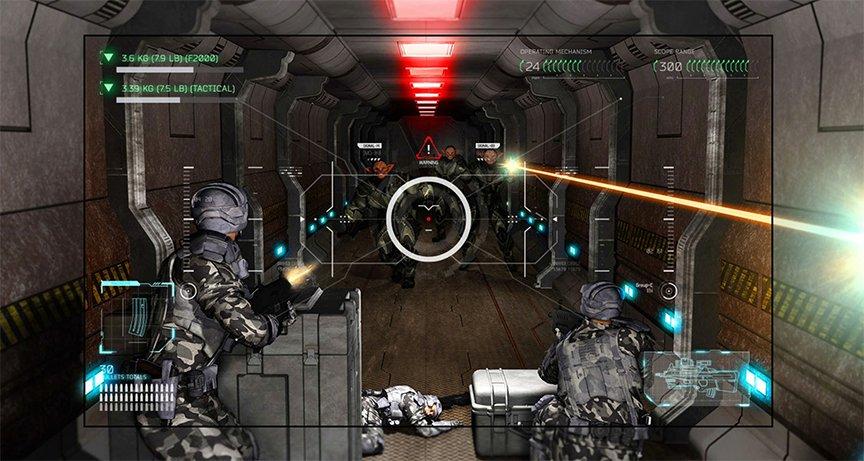Viewport: 864px width, 461px height.
Task: Click the red triangle warning icon
Action: tap(428, 148)
